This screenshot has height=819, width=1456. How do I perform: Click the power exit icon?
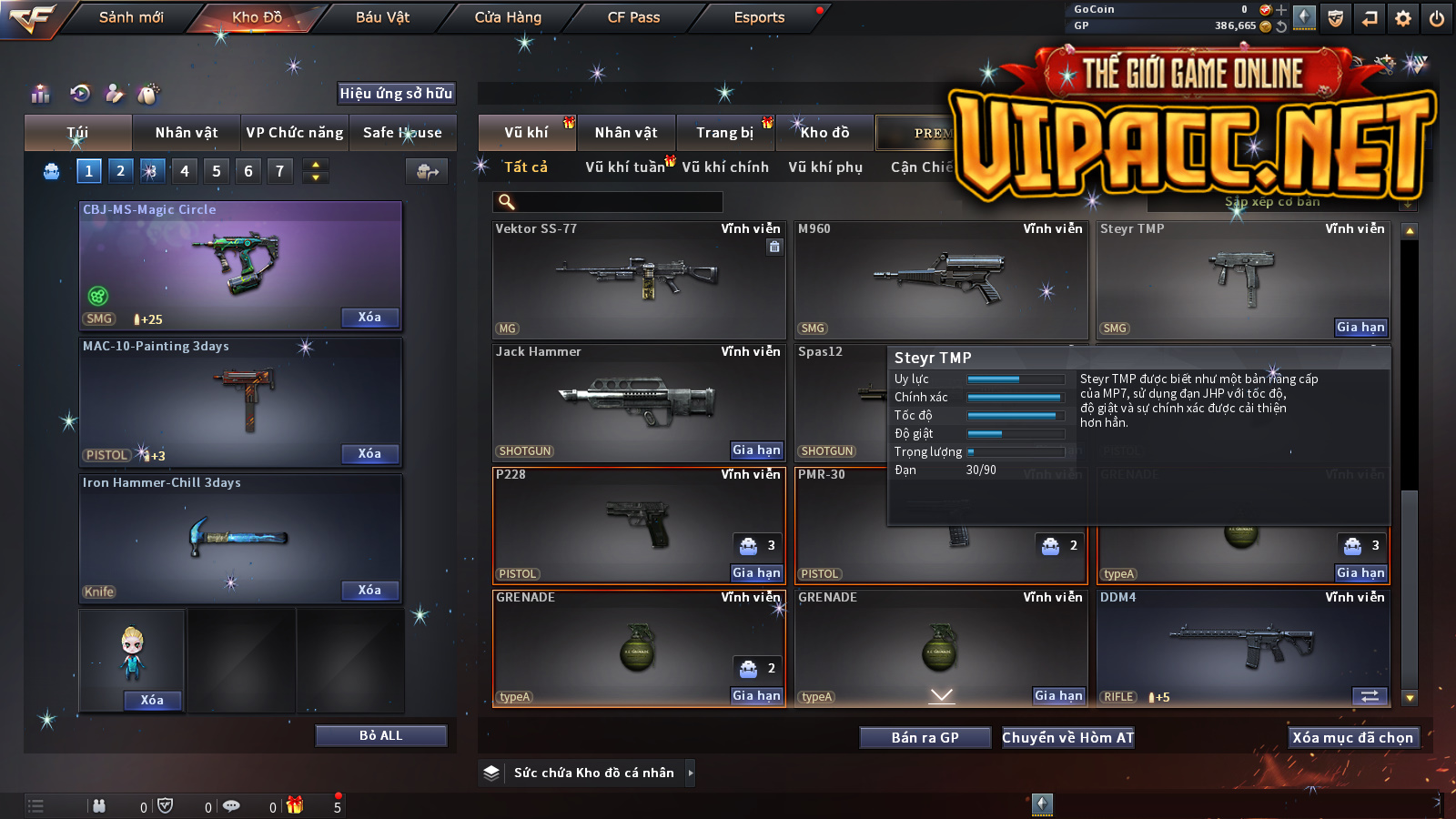click(x=1437, y=18)
